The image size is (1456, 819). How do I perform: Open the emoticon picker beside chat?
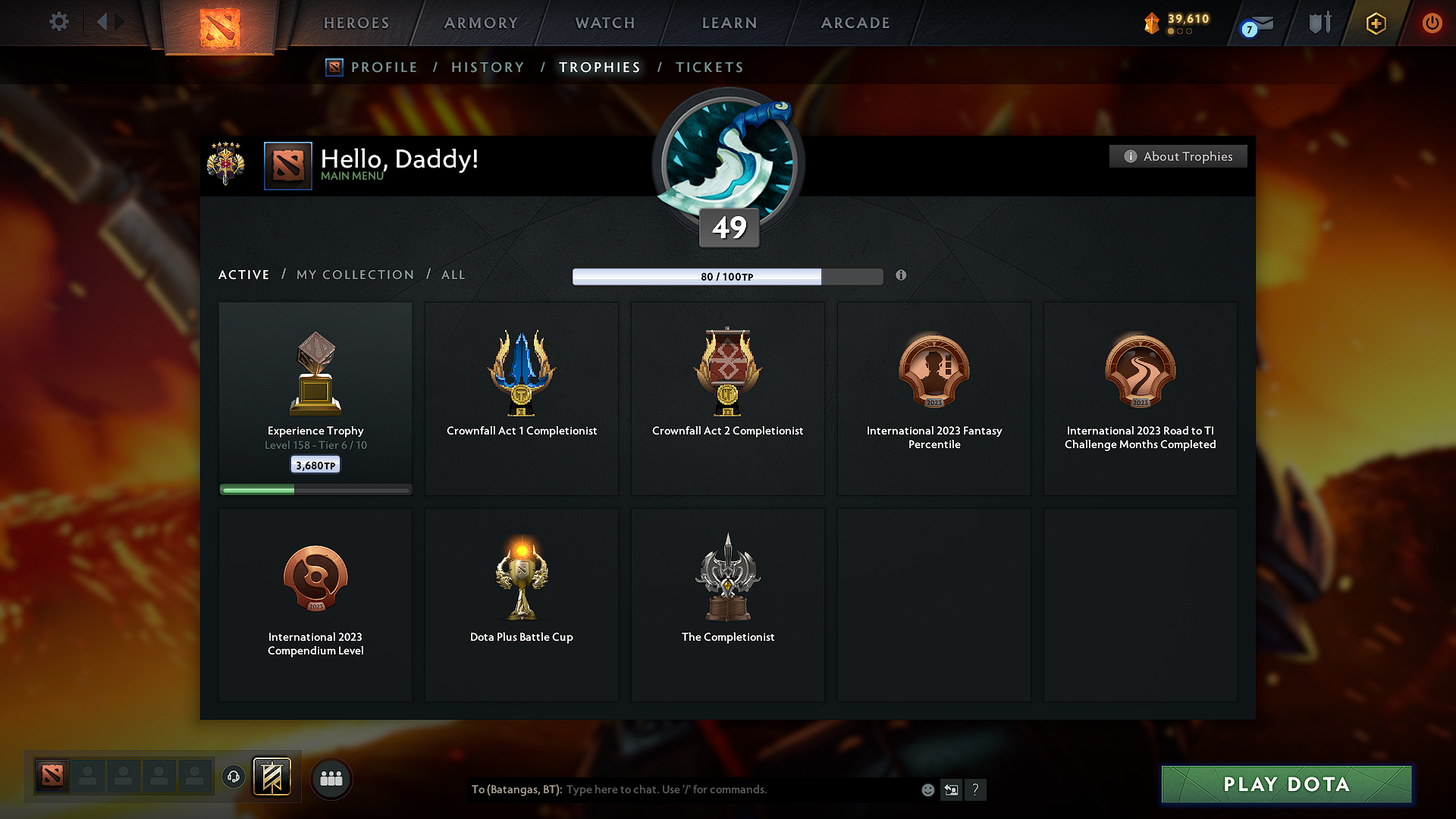point(927,789)
